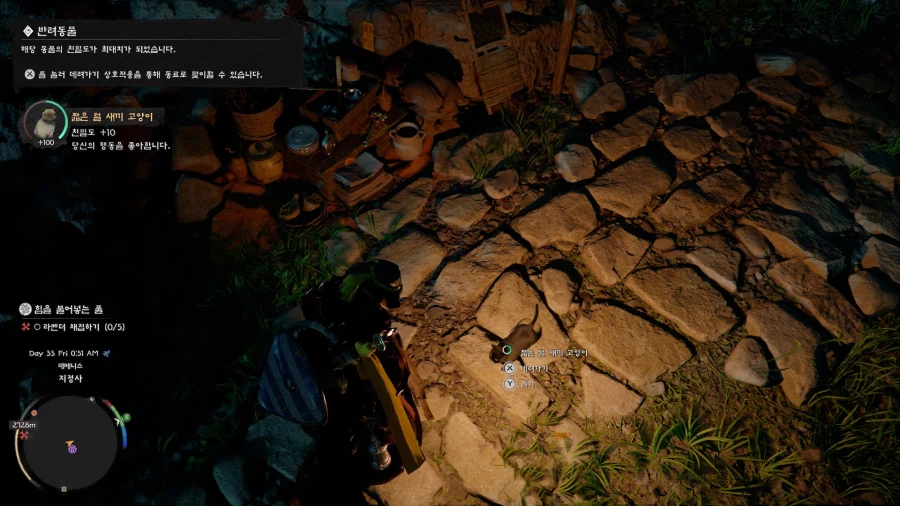Click the kitten portrait in the affinity notification
900x506 pixels.
tap(44, 122)
